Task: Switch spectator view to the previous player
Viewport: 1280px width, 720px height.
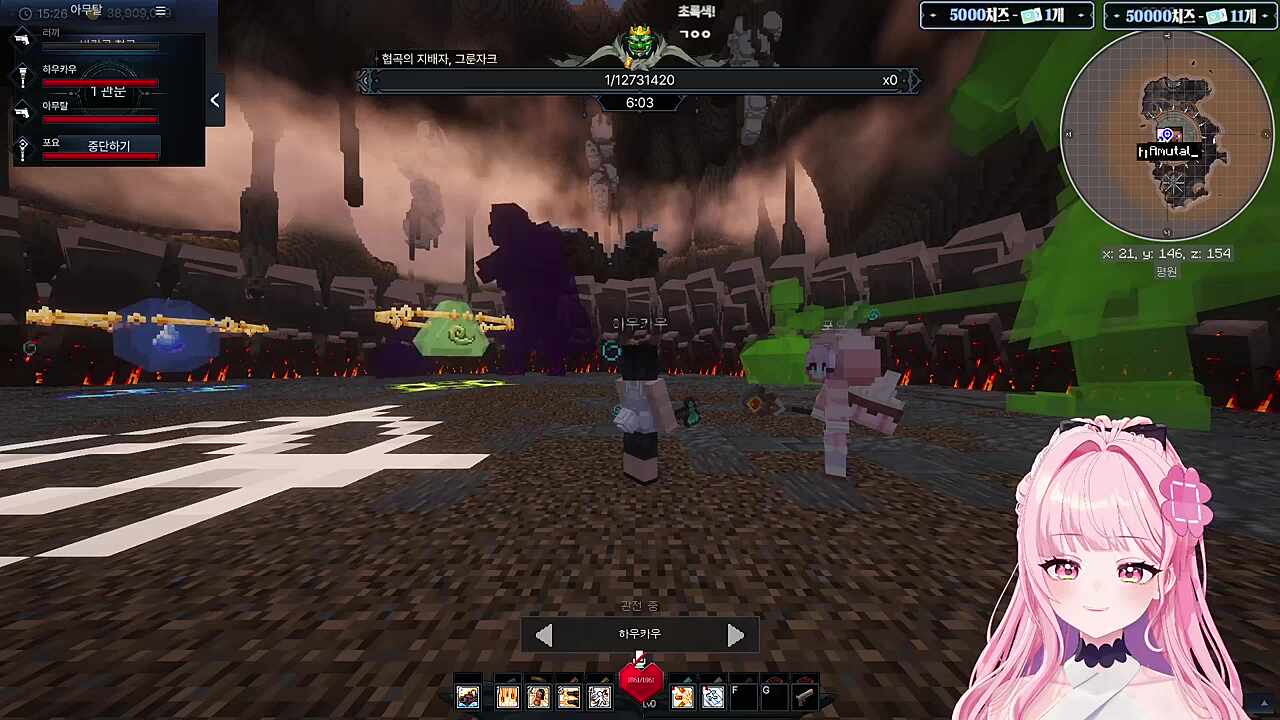Action: click(x=544, y=635)
